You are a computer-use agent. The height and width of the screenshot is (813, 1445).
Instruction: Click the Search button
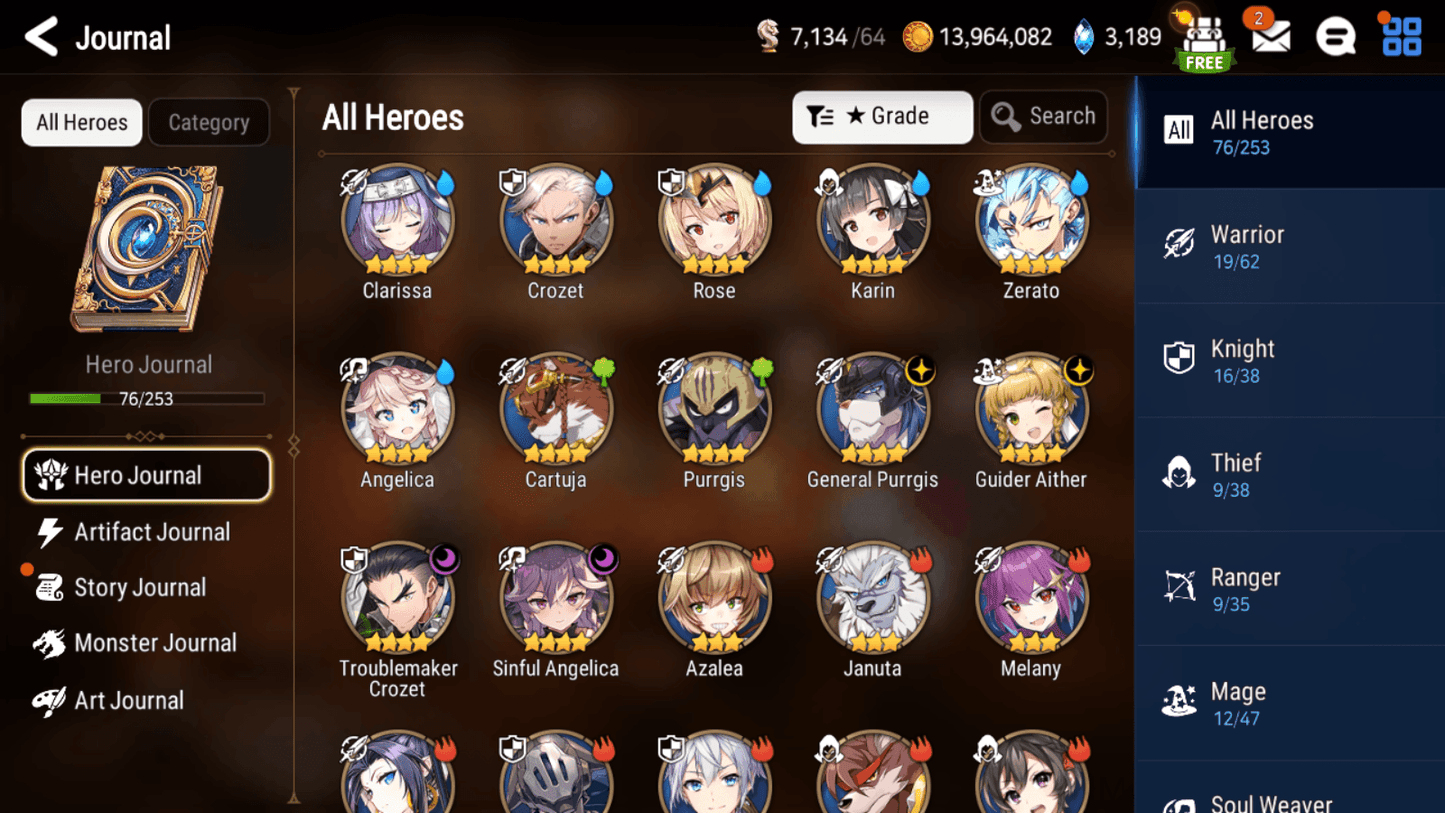pyautogui.click(x=1043, y=117)
